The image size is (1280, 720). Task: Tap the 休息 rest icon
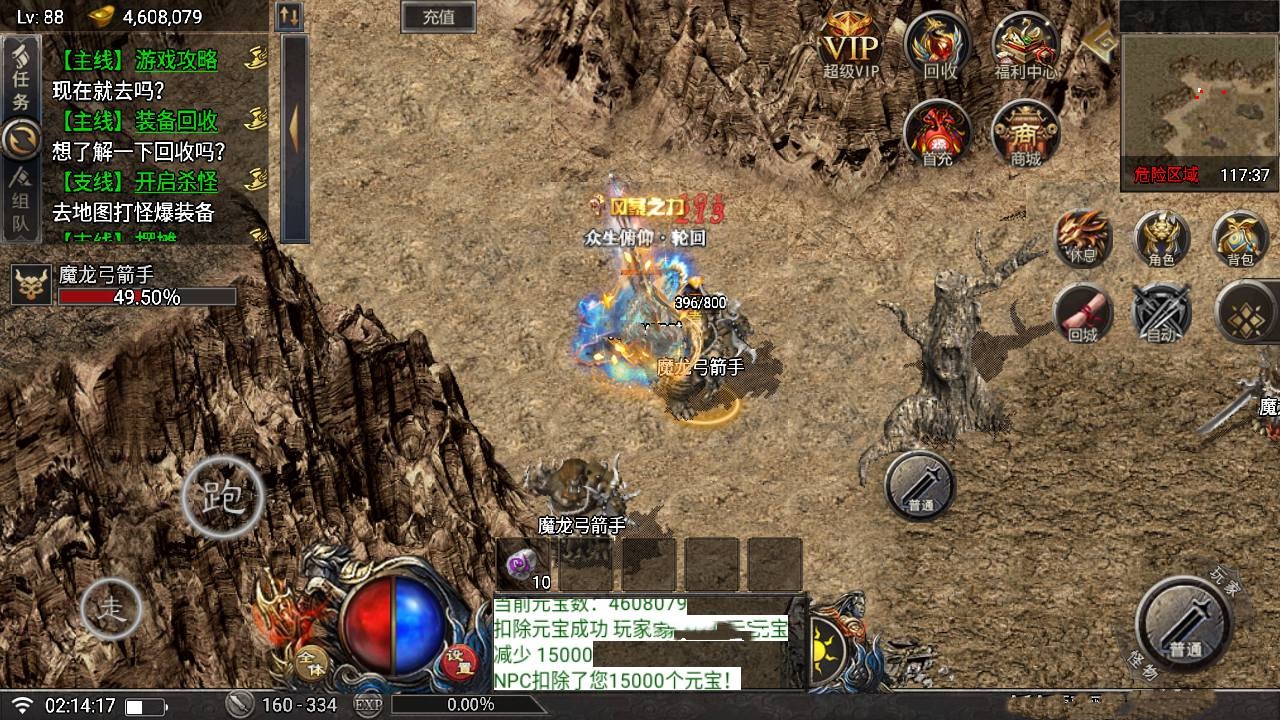click(1084, 238)
